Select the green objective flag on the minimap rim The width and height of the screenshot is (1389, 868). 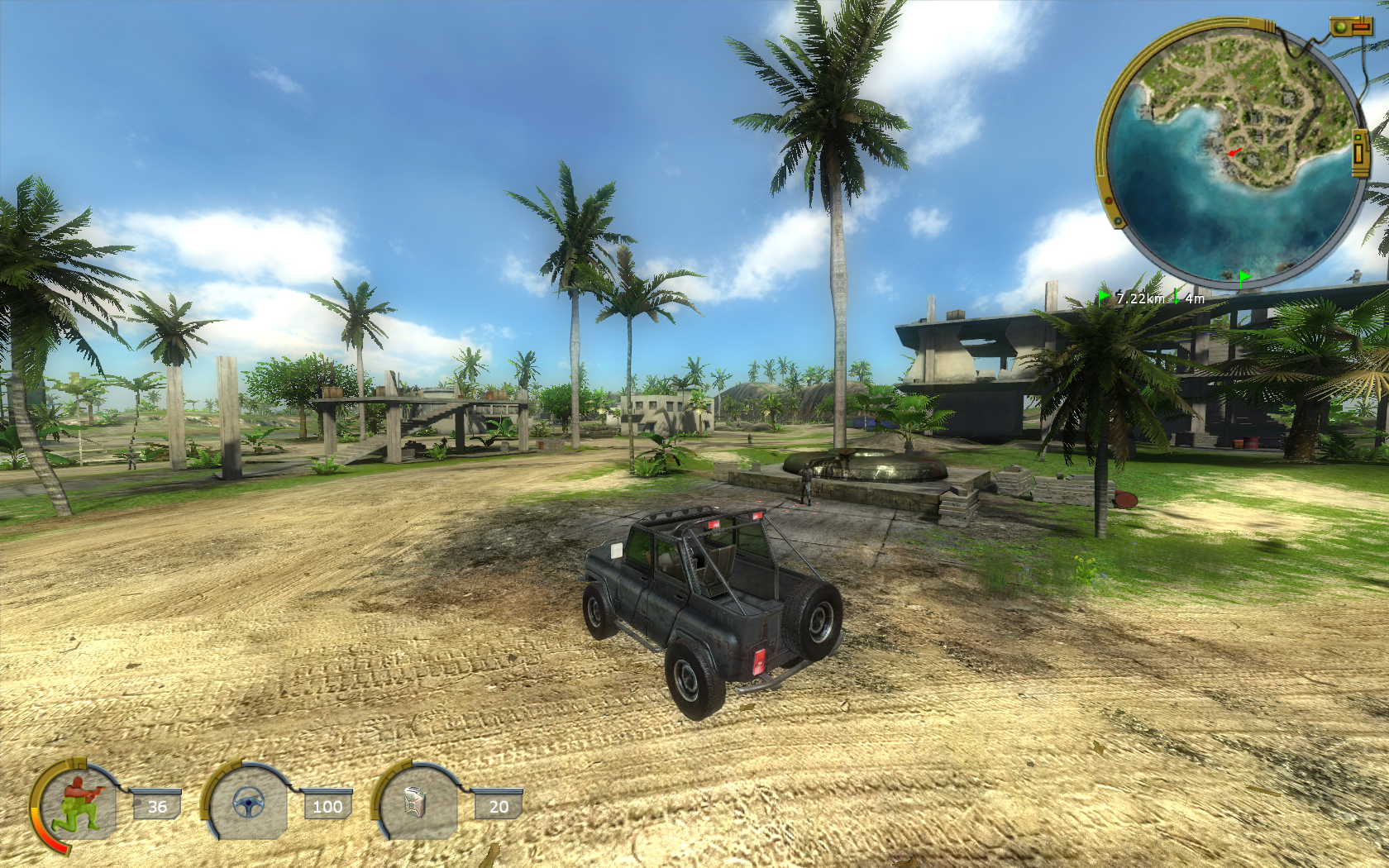1244,277
